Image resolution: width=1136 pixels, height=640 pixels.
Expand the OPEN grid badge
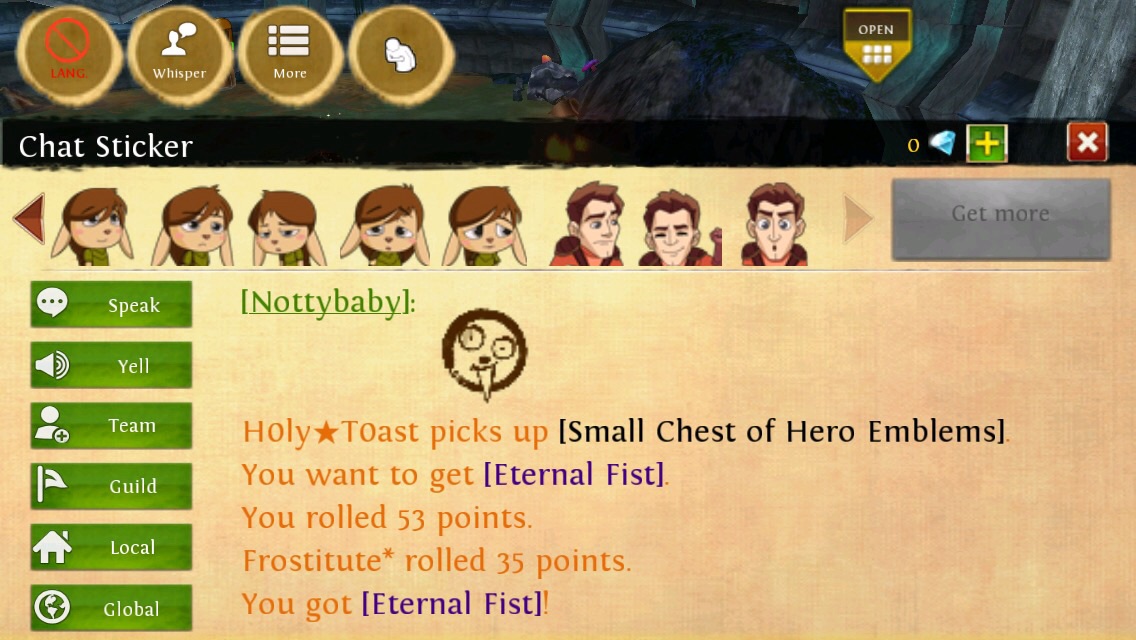[x=876, y=44]
